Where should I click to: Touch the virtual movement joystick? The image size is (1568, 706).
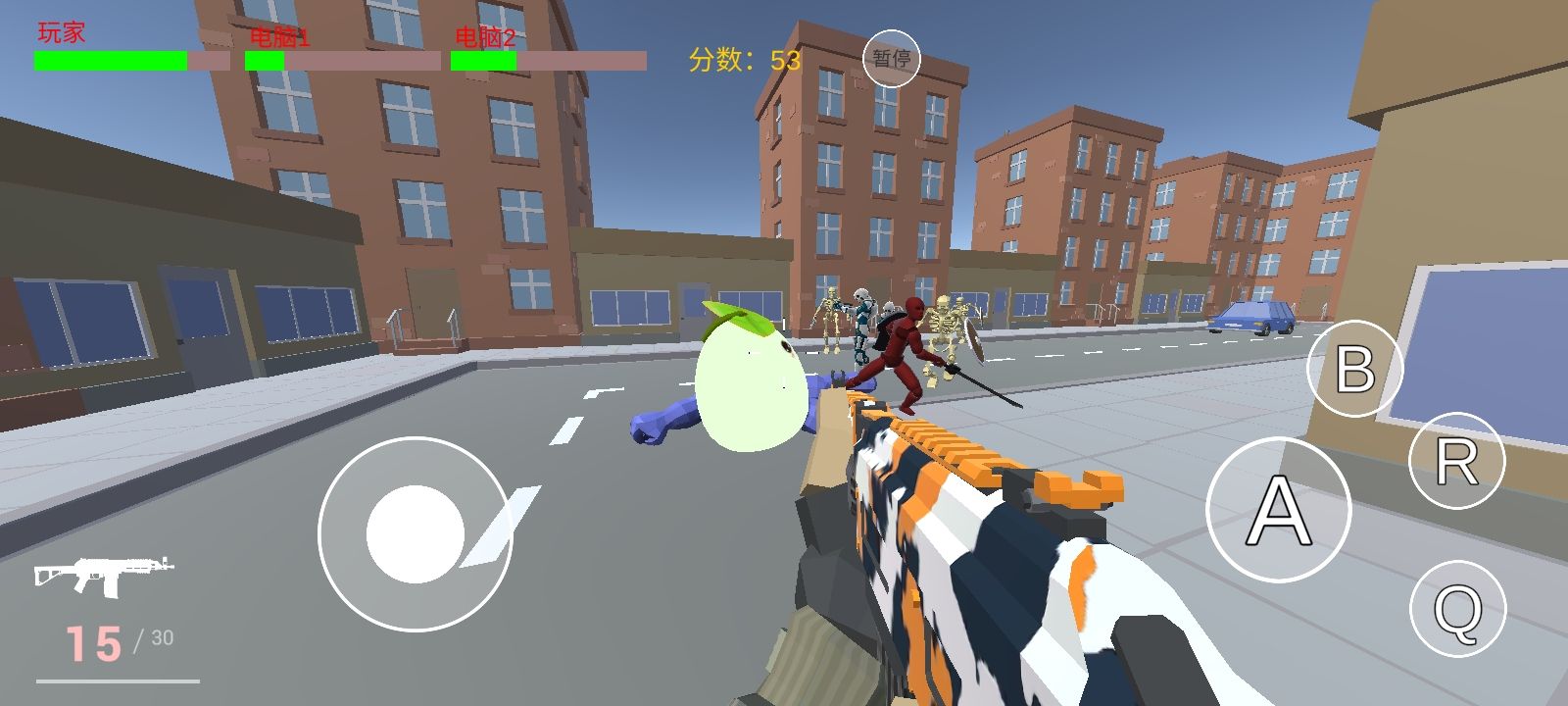coord(416,532)
